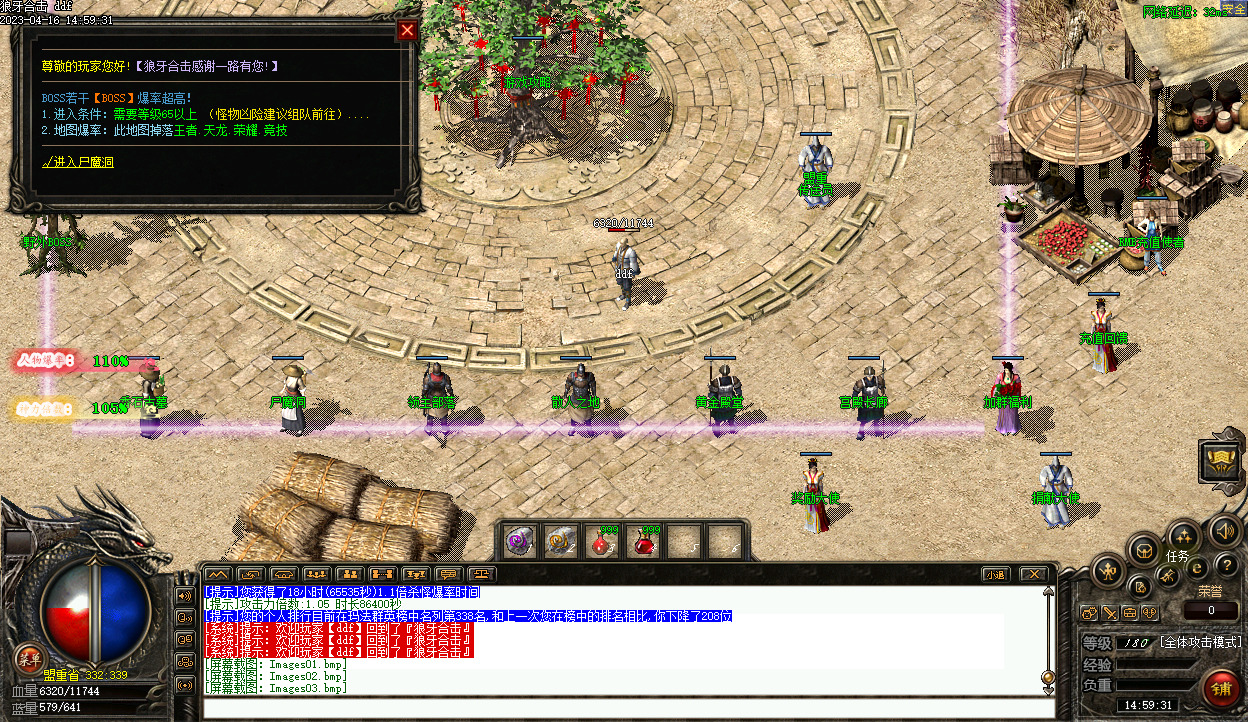Close the BOSS info dialog window
Screen dimensions: 1248x722
(x=407, y=30)
